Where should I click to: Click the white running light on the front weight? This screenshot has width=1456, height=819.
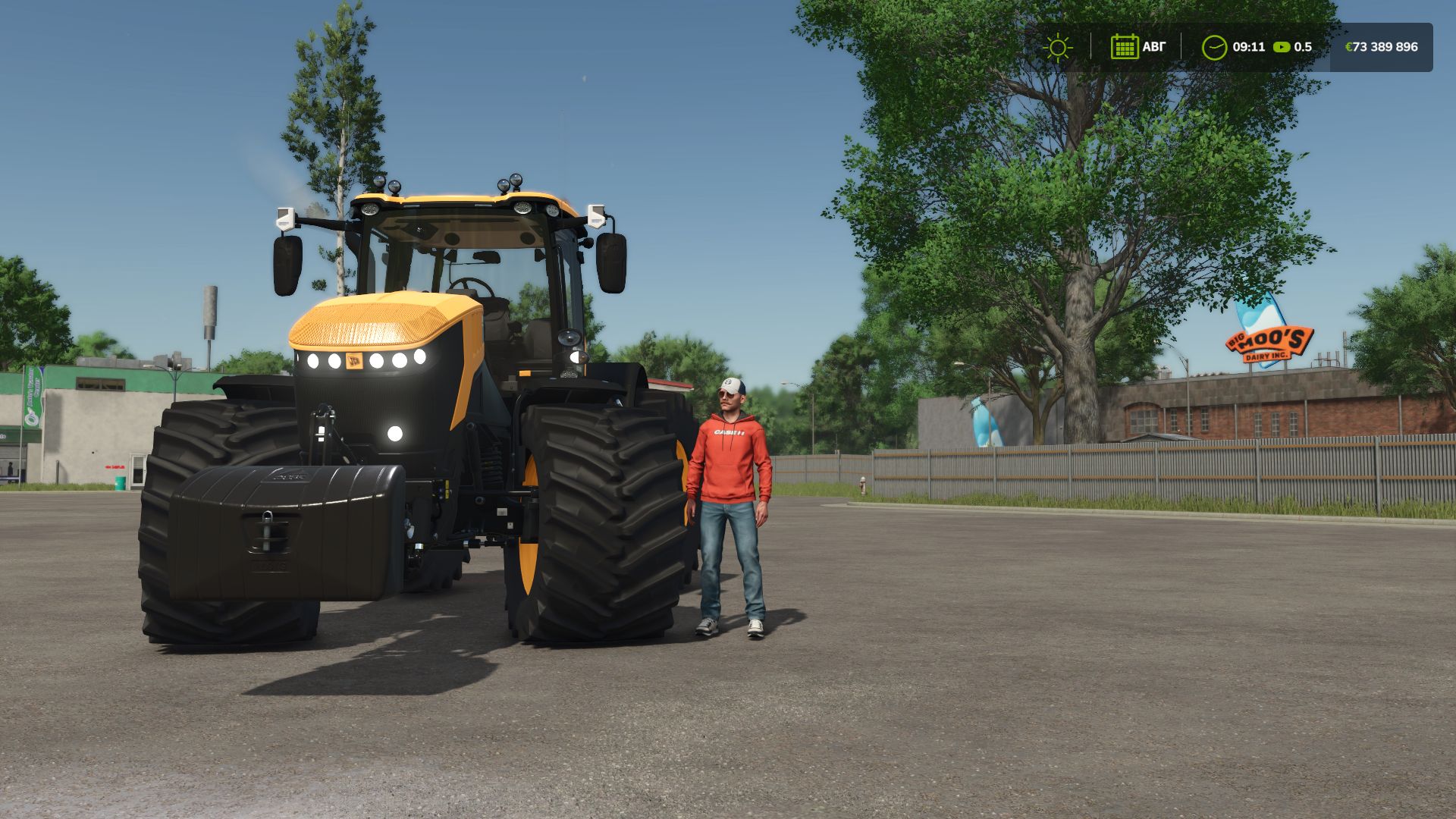(395, 433)
